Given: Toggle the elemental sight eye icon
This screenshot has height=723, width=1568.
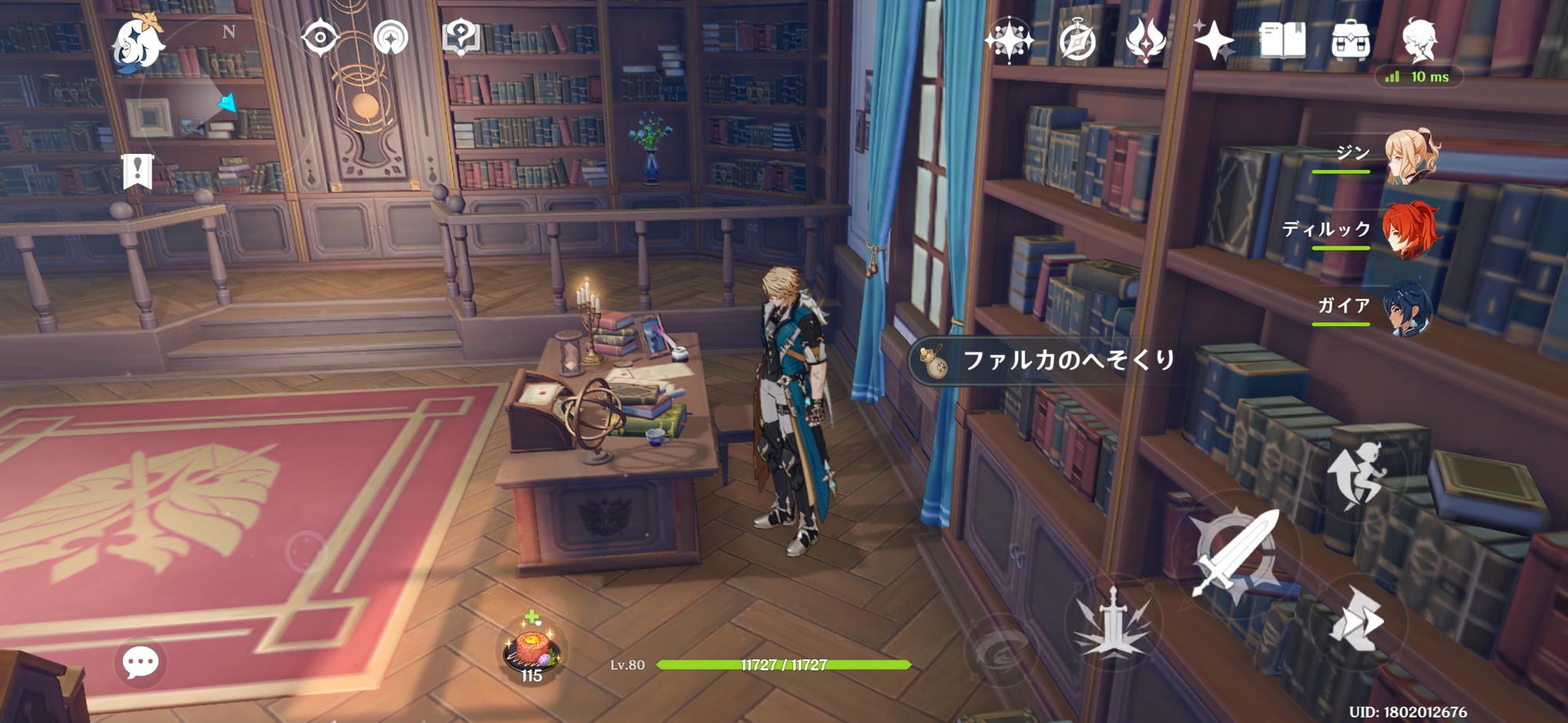Looking at the screenshot, I should click(x=320, y=38).
